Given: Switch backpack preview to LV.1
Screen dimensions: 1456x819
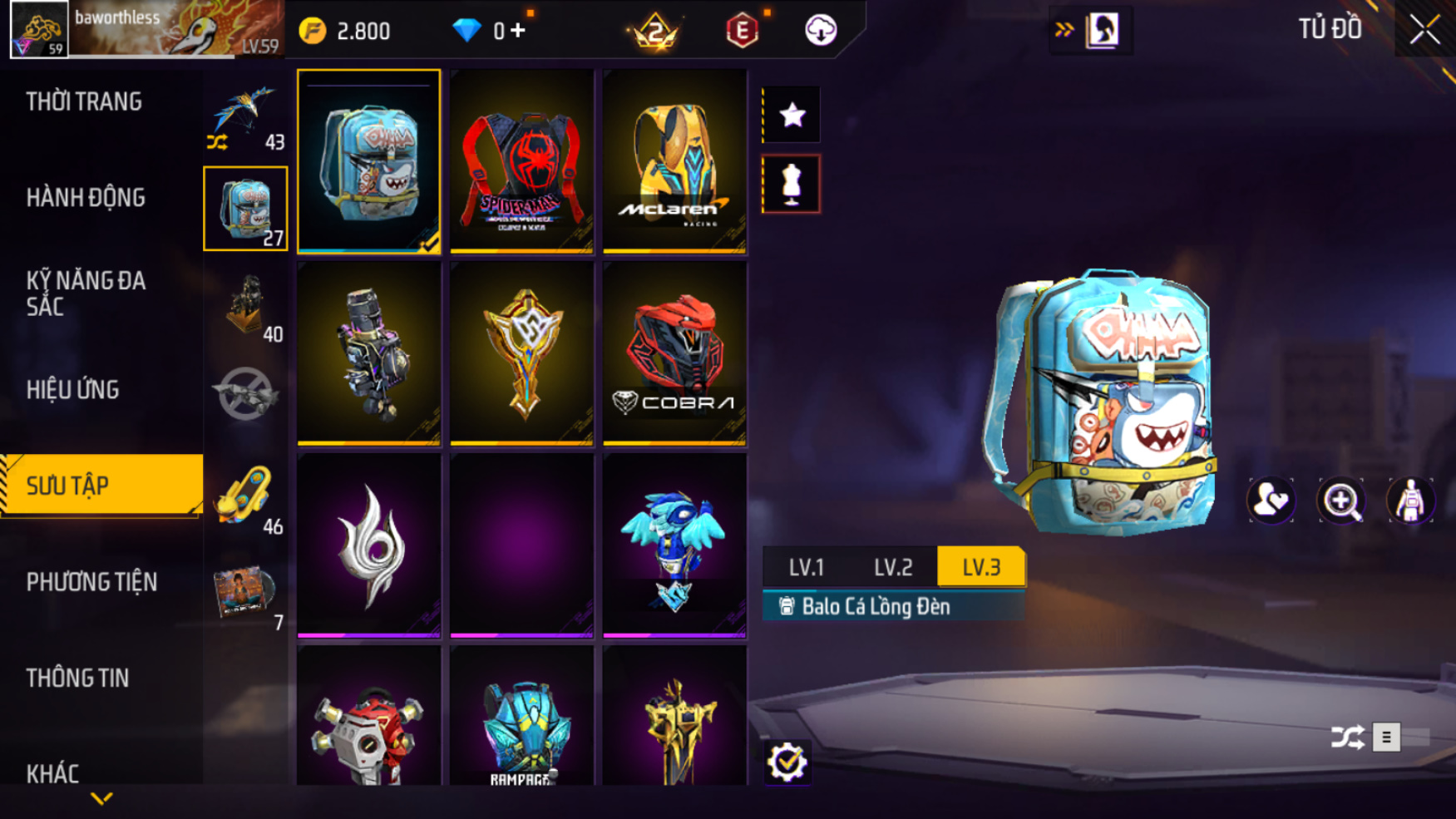Looking at the screenshot, I should pyautogui.click(x=806, y=567).
